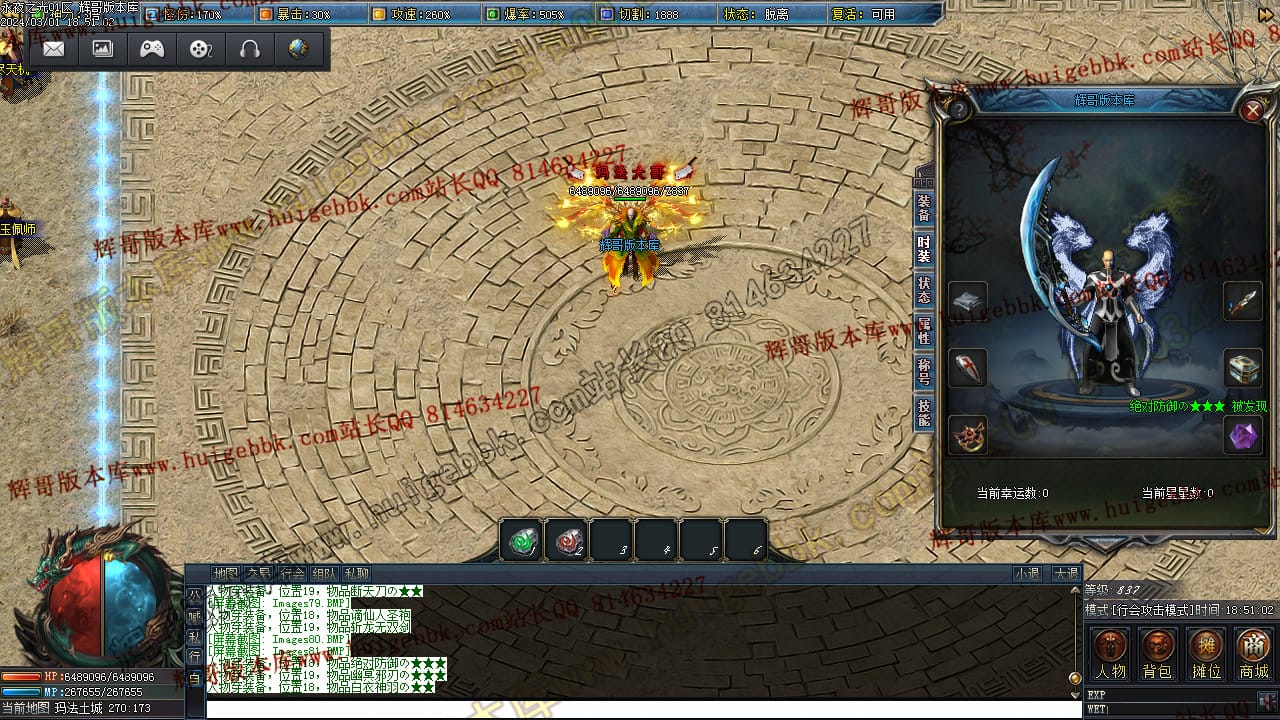Show the 称号 titles tab

924,372
